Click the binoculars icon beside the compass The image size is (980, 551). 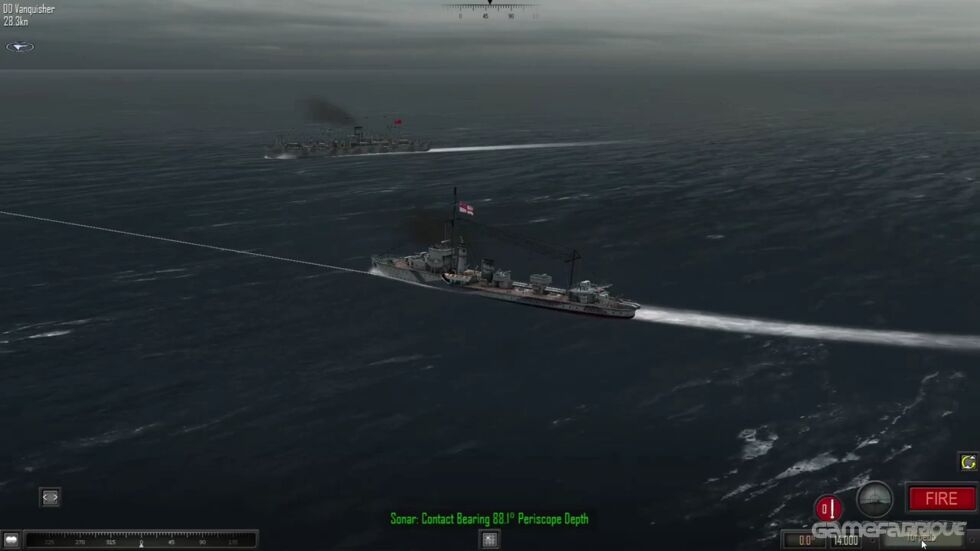(11, 541)
